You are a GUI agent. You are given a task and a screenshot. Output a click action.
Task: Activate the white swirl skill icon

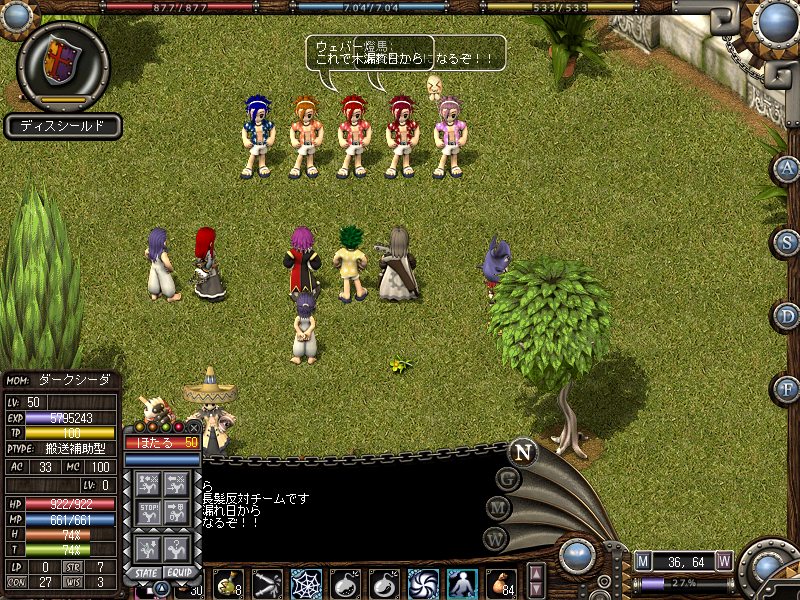coord(423,583)
